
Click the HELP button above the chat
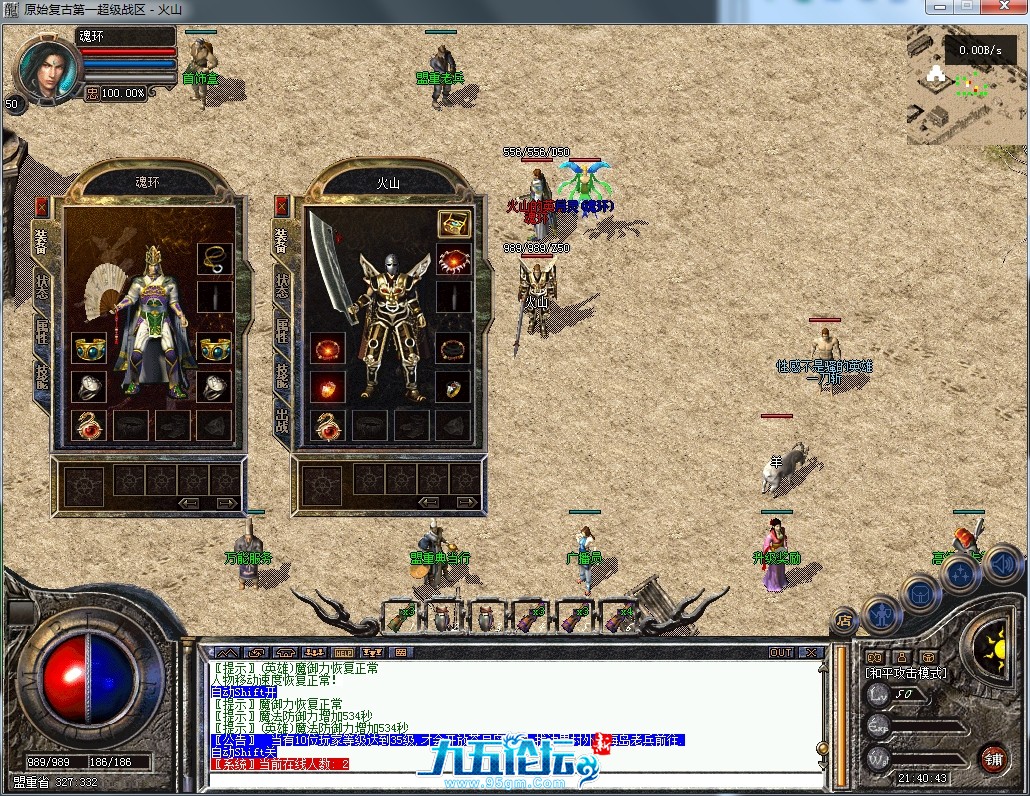(344, 653)
